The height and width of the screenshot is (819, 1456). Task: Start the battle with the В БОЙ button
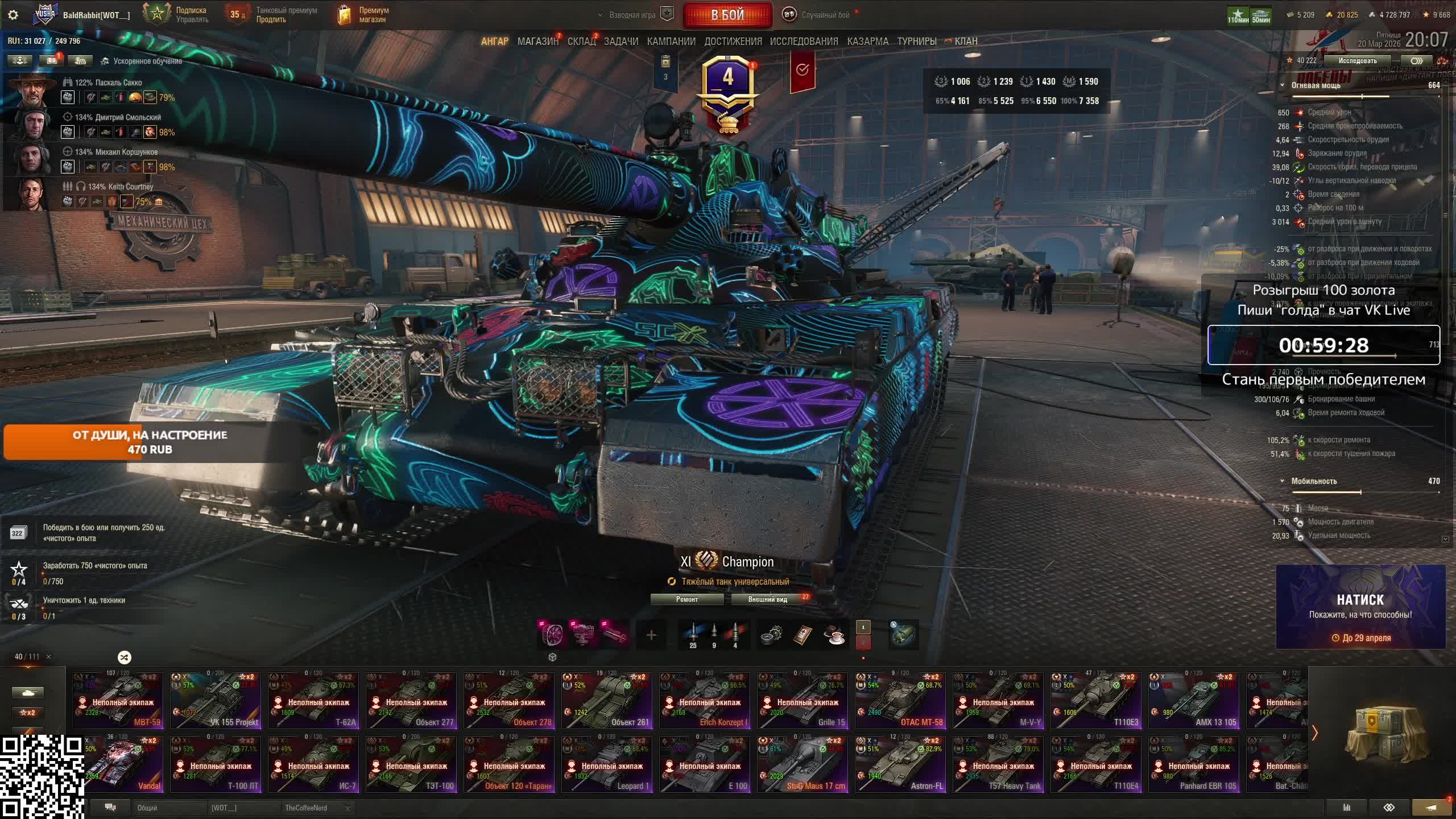click(727, 15)
